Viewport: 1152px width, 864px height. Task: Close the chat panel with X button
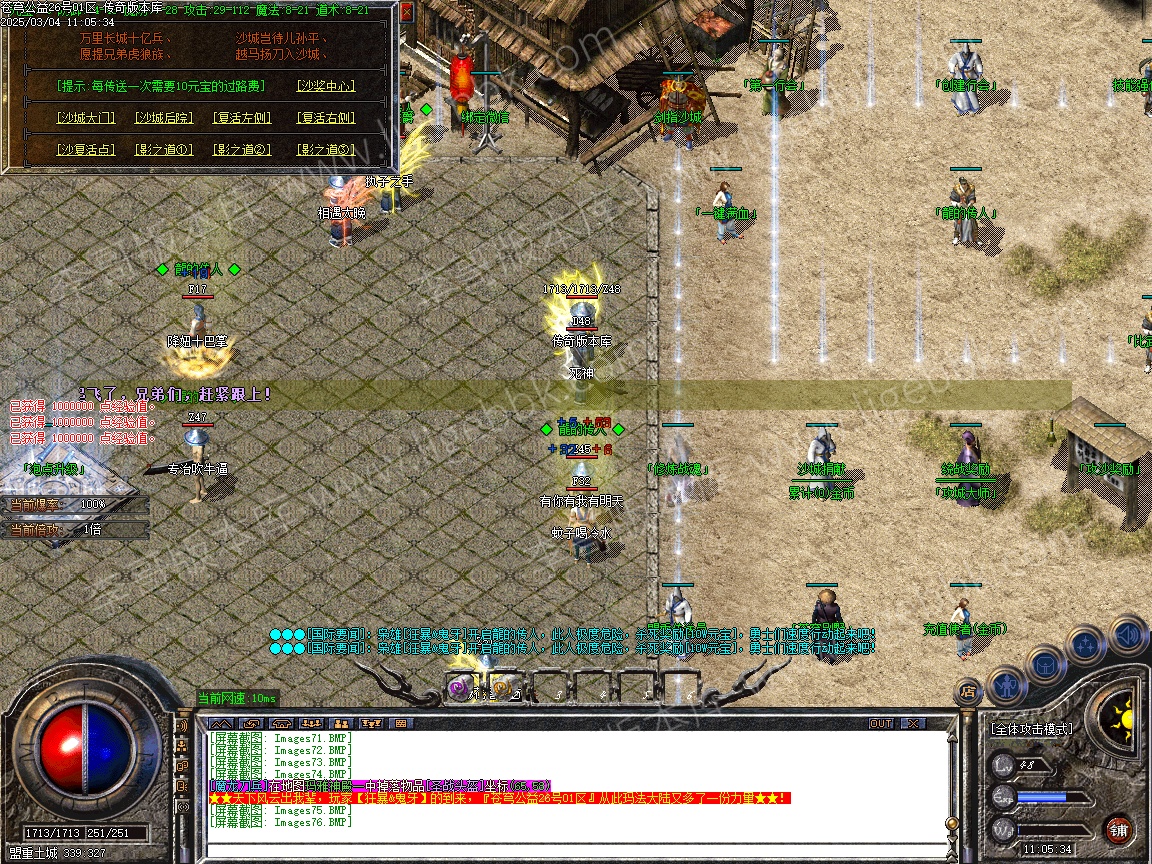tap(913, 723)
